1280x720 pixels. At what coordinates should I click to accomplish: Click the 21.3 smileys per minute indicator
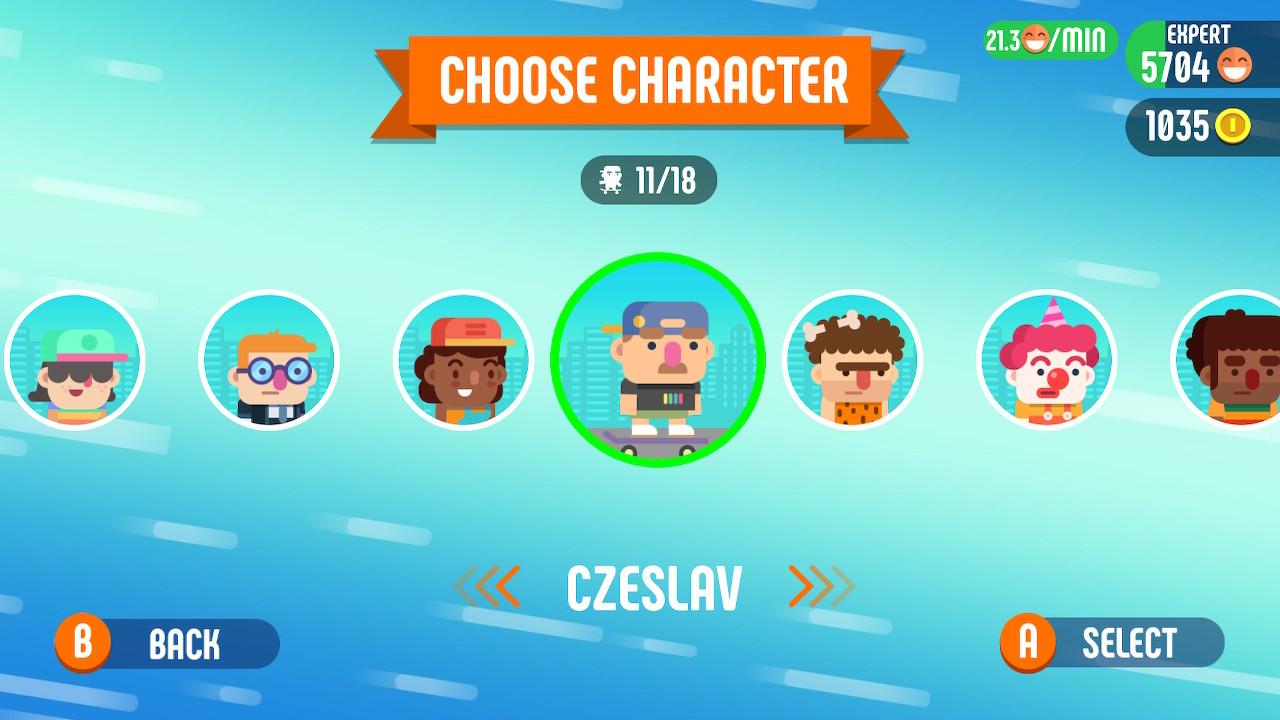[1046, 40]
